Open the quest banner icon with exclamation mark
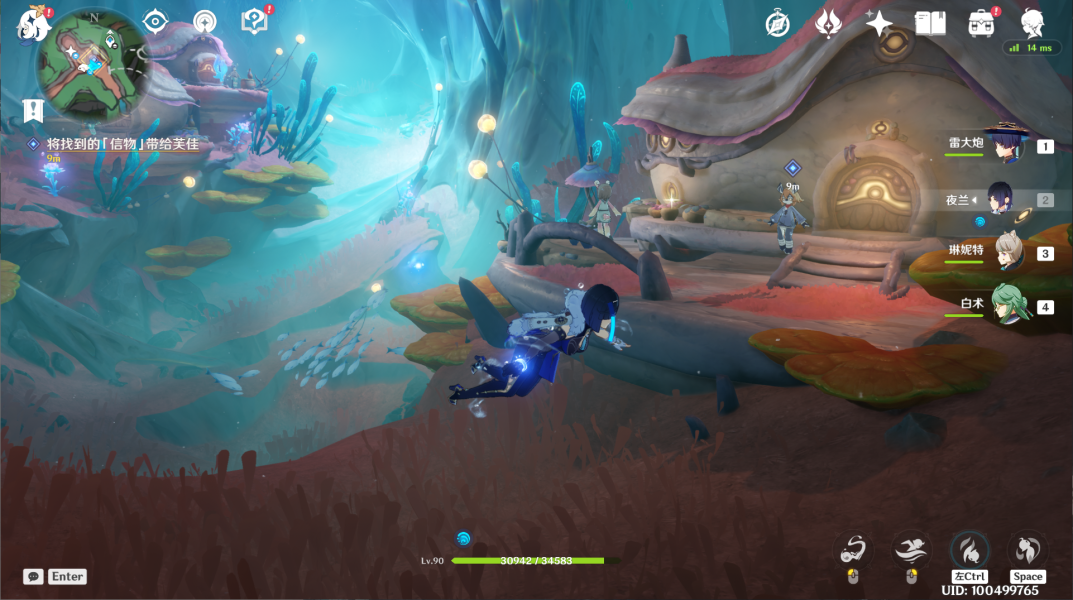 coord(33,110)
